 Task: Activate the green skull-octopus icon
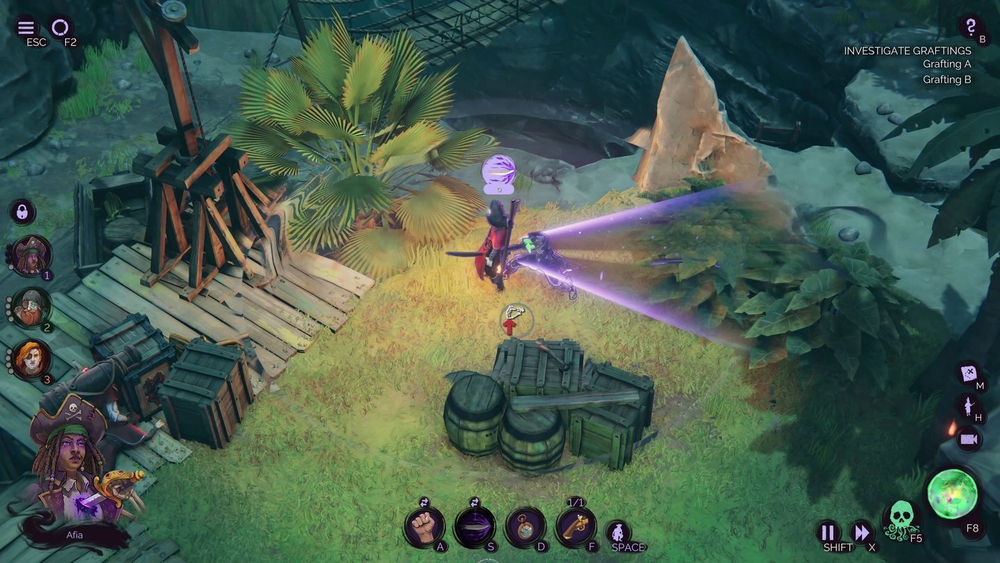[901, 519]
